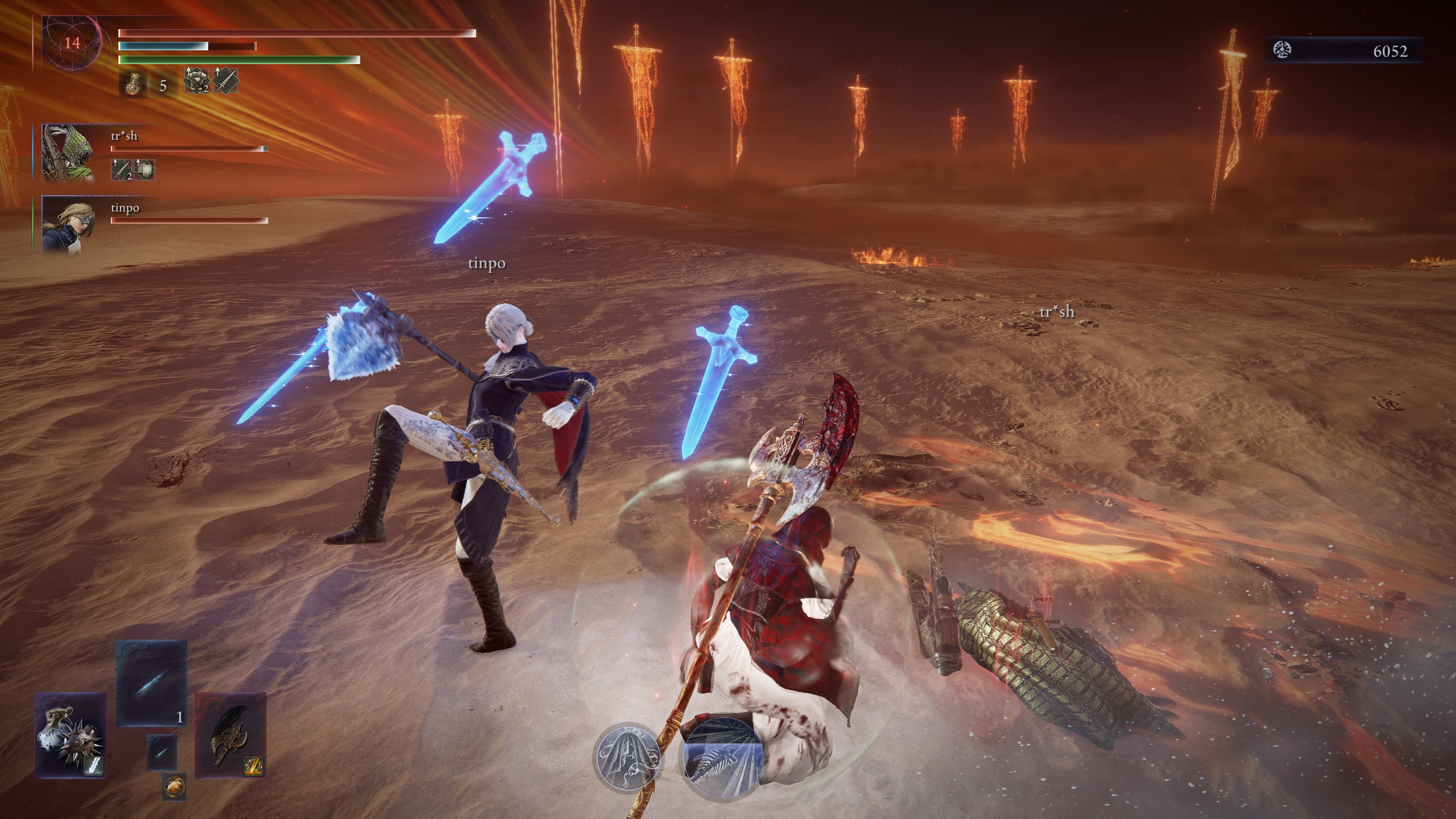The width and height of the screenshot is (1456, 819).
Task: Click the armor defense buff icon
Action: [x=196, y=80]
